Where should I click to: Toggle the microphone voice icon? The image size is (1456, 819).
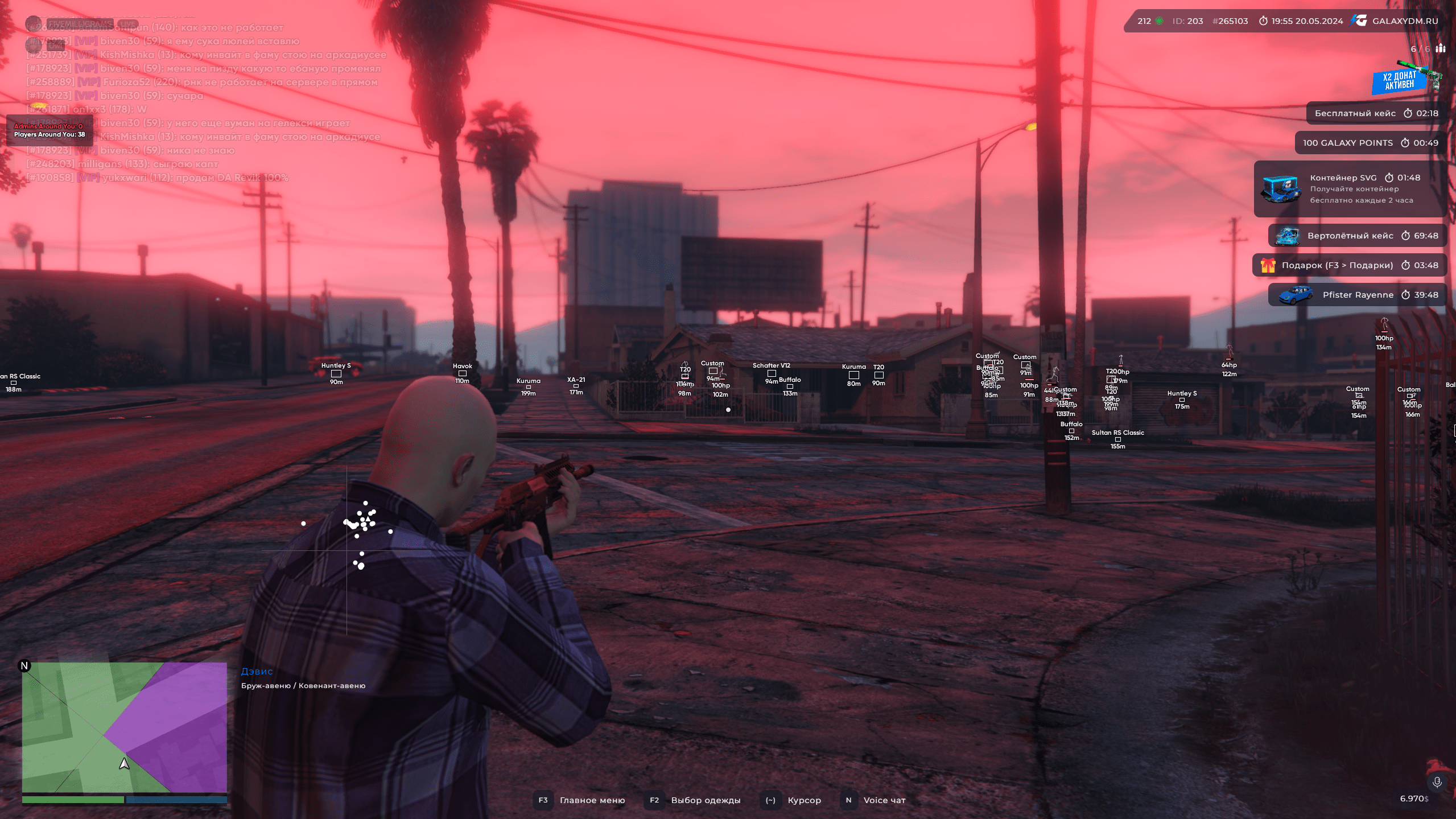pos(1437,782)
